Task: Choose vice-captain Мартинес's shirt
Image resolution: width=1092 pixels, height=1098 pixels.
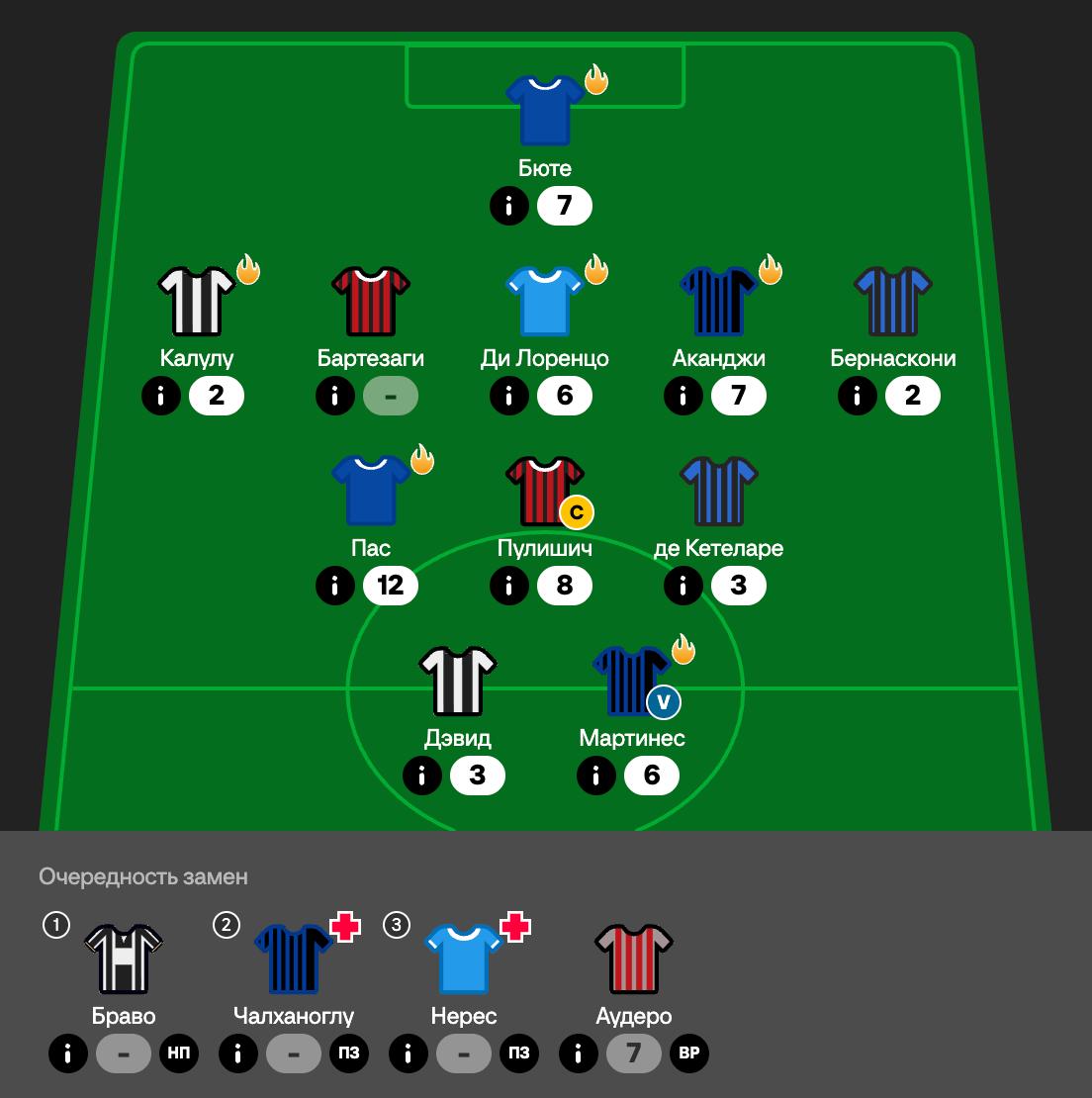Action: 630,680
